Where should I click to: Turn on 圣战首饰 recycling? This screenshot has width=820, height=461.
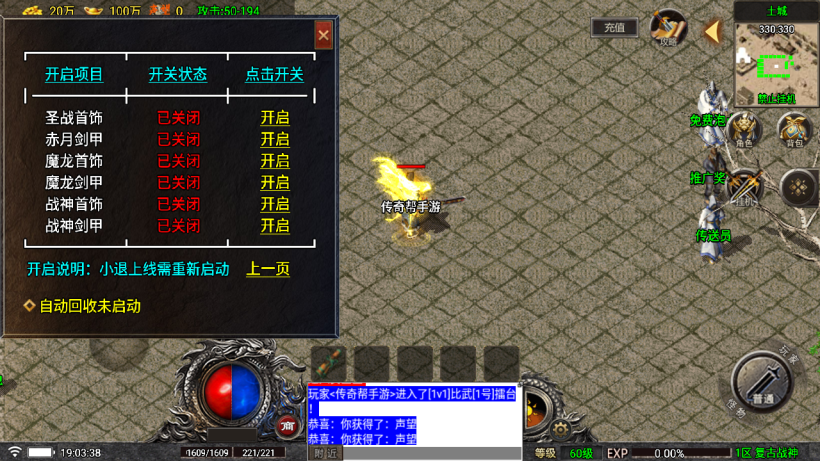click(x=275, y=118)
